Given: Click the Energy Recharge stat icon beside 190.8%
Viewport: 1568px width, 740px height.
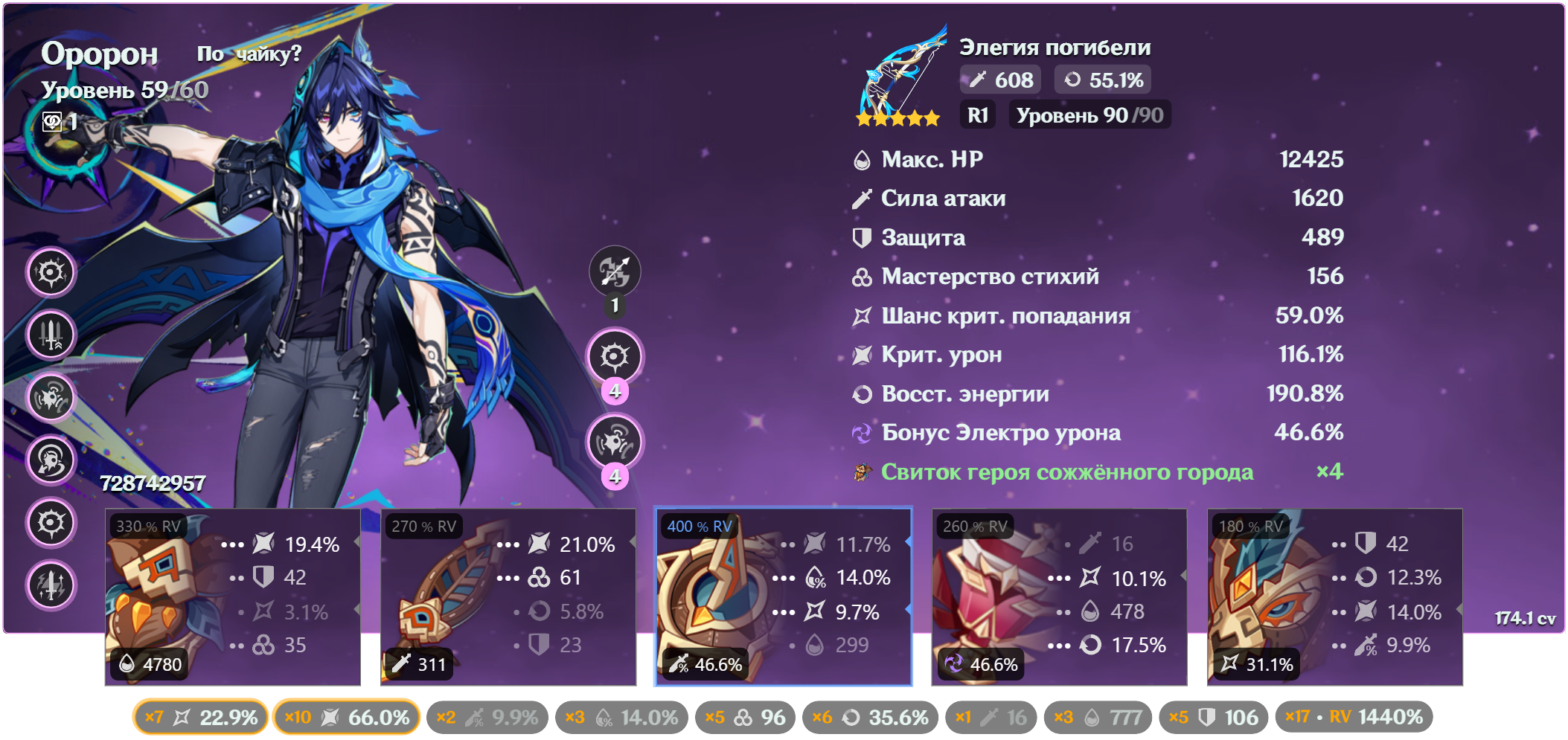Looking at the screenshot, I should pyautogui.click(x=862, y=394).
